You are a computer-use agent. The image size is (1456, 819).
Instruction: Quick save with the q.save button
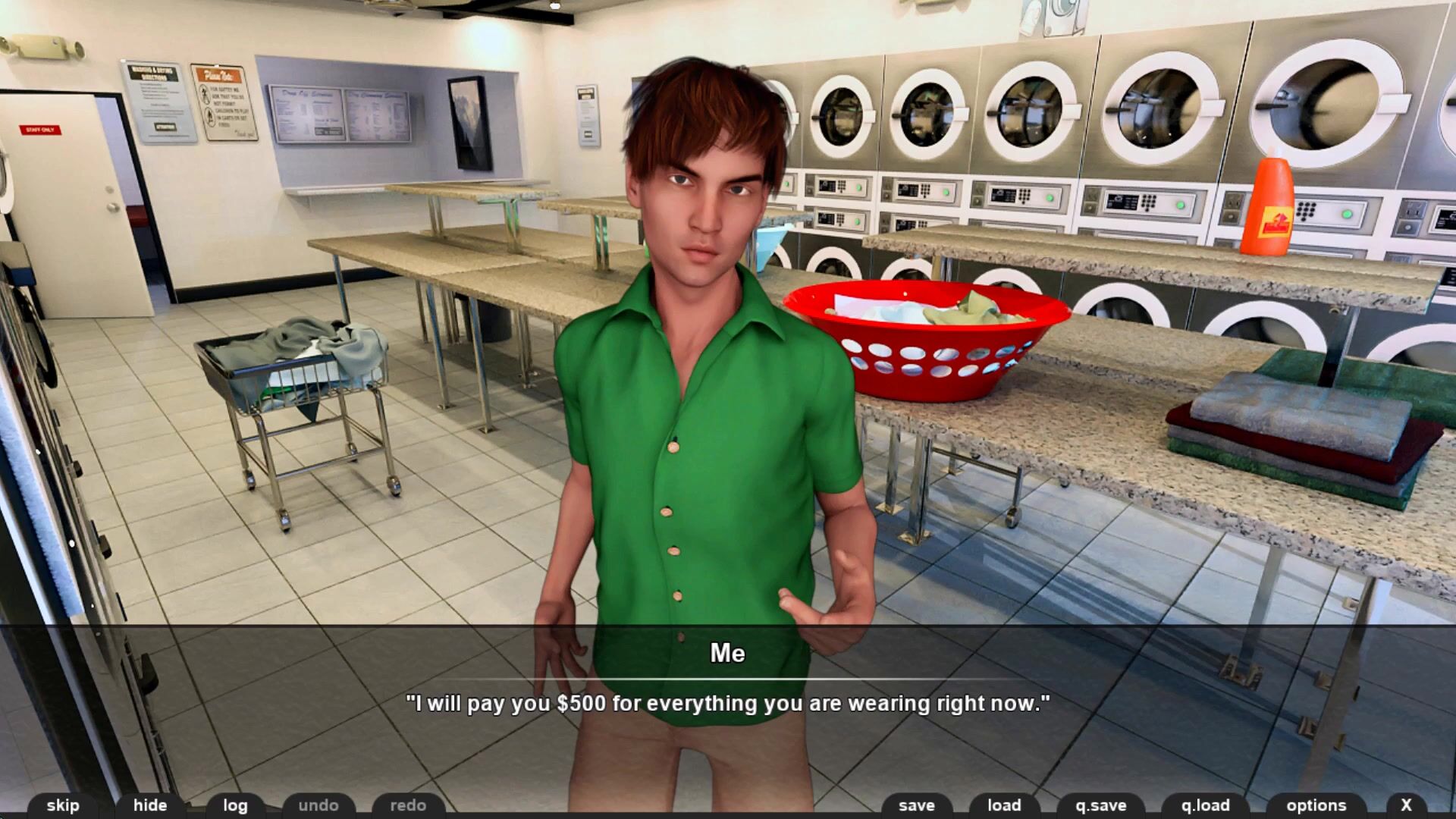(1101, 805)
